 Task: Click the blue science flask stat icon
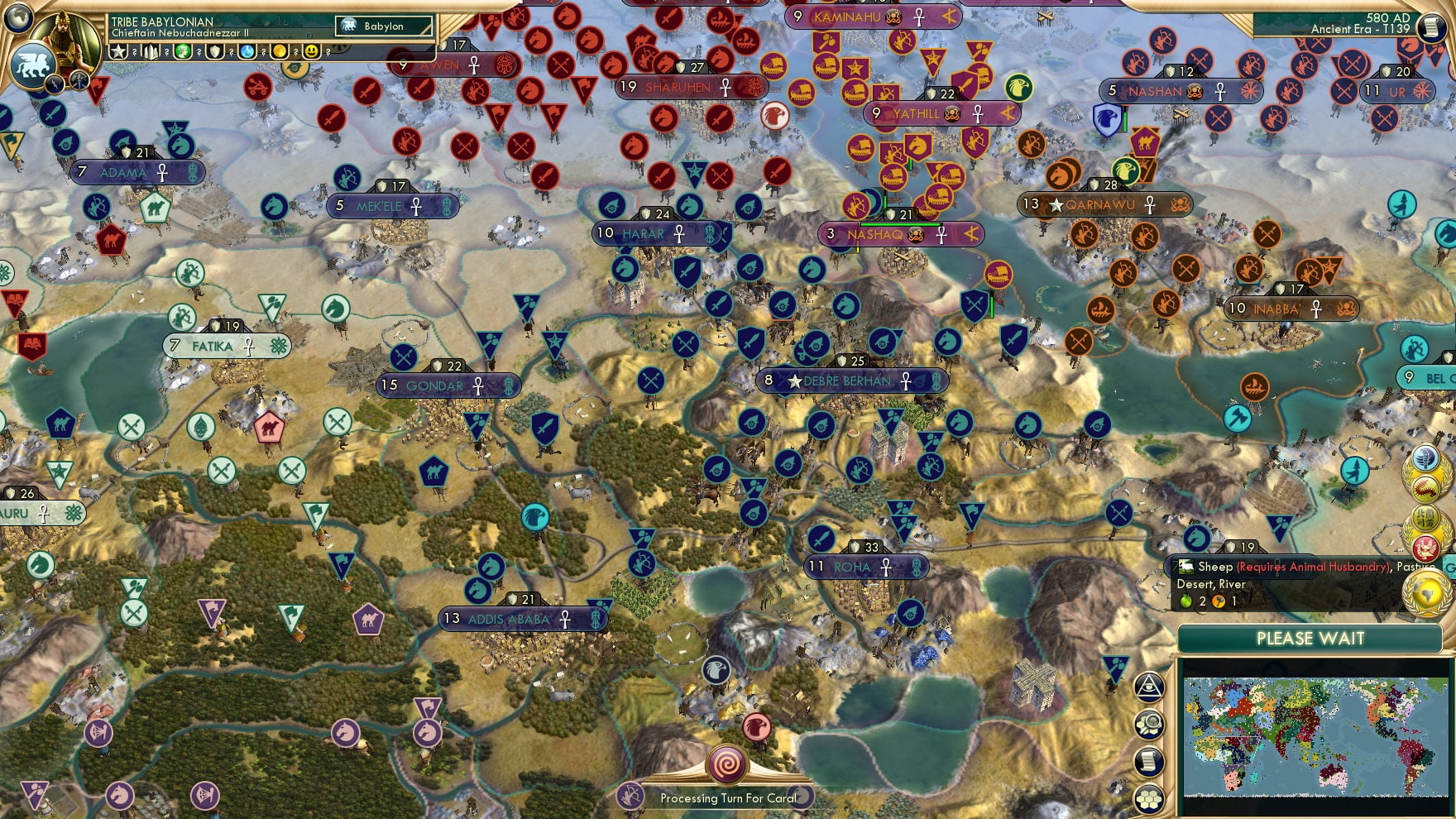247,52
